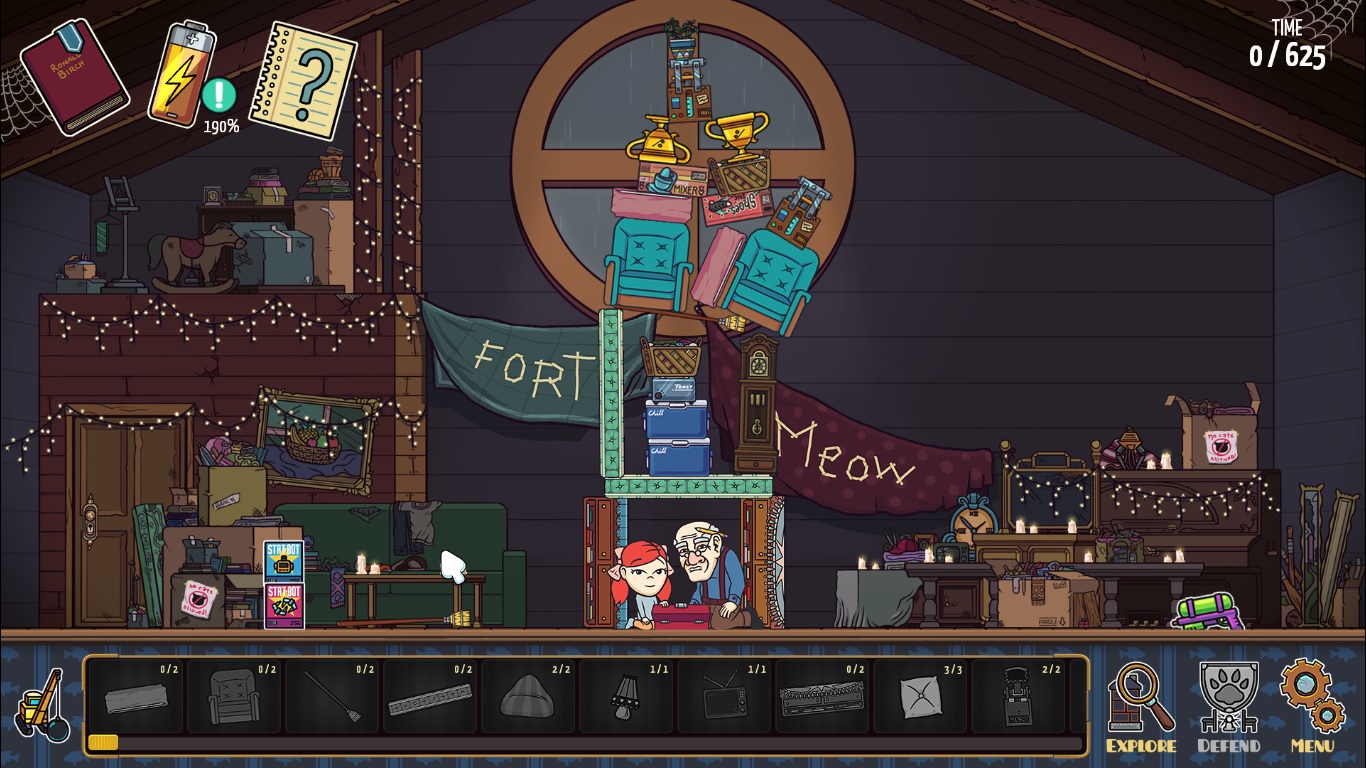
Task: Open the gear Menu
Action: tap(1312, 707)
